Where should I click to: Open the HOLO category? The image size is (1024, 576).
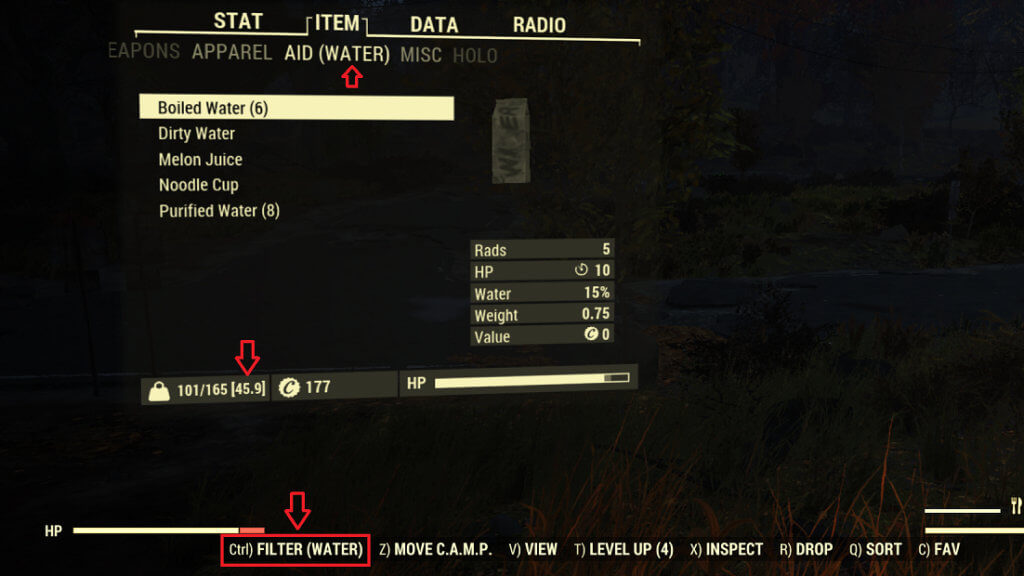pos(475,56)
